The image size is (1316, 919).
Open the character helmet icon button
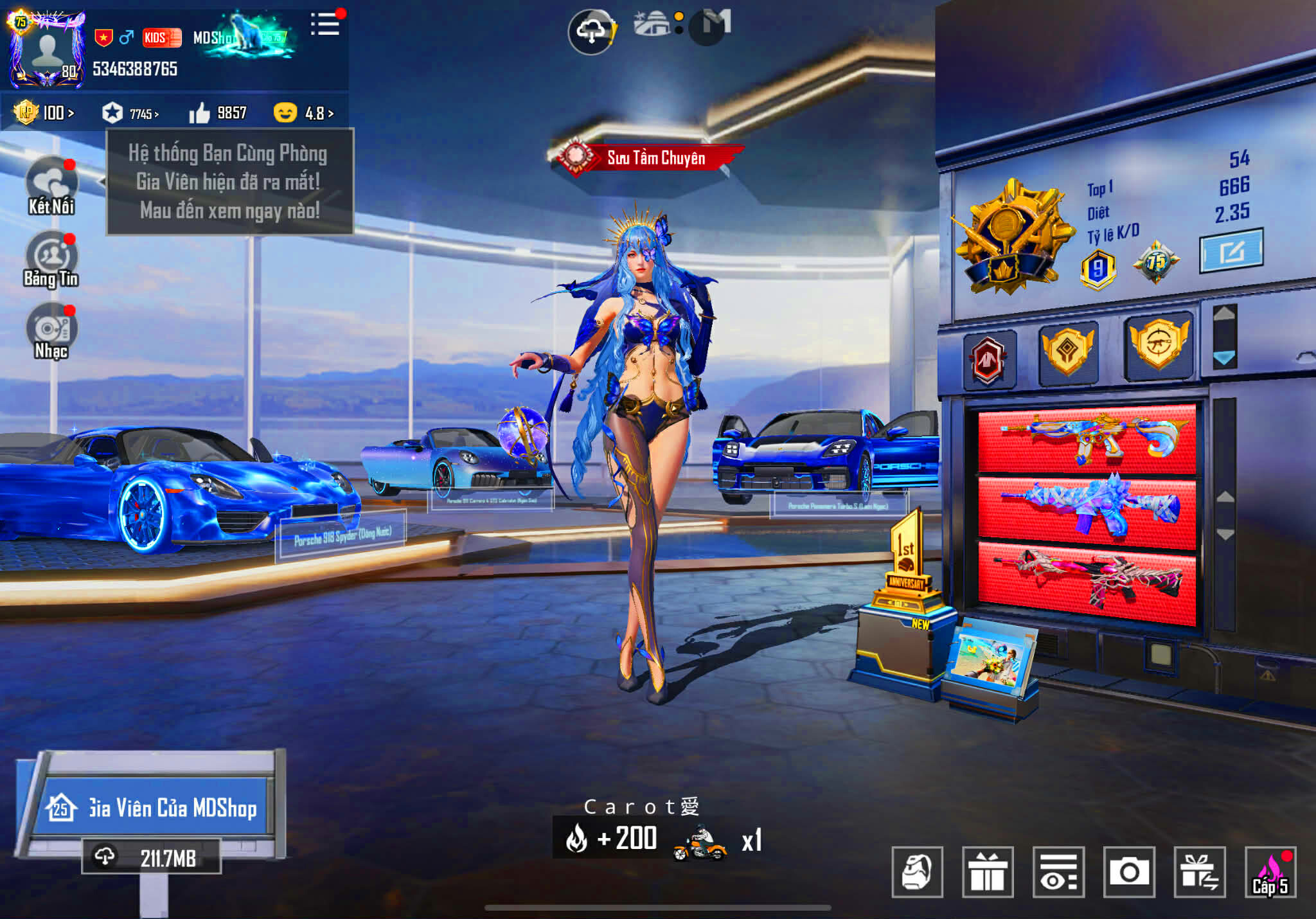click(917, 872)
